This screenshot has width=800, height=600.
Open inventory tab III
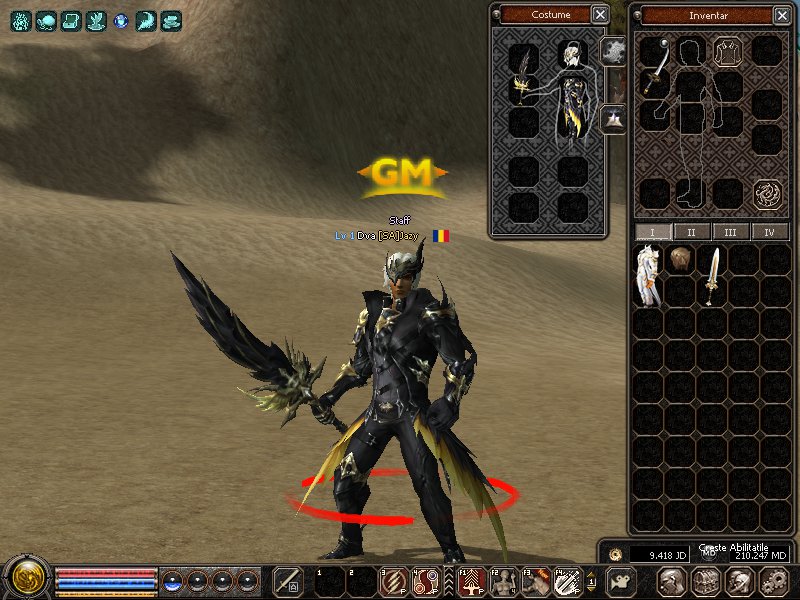tap(730, 232)
